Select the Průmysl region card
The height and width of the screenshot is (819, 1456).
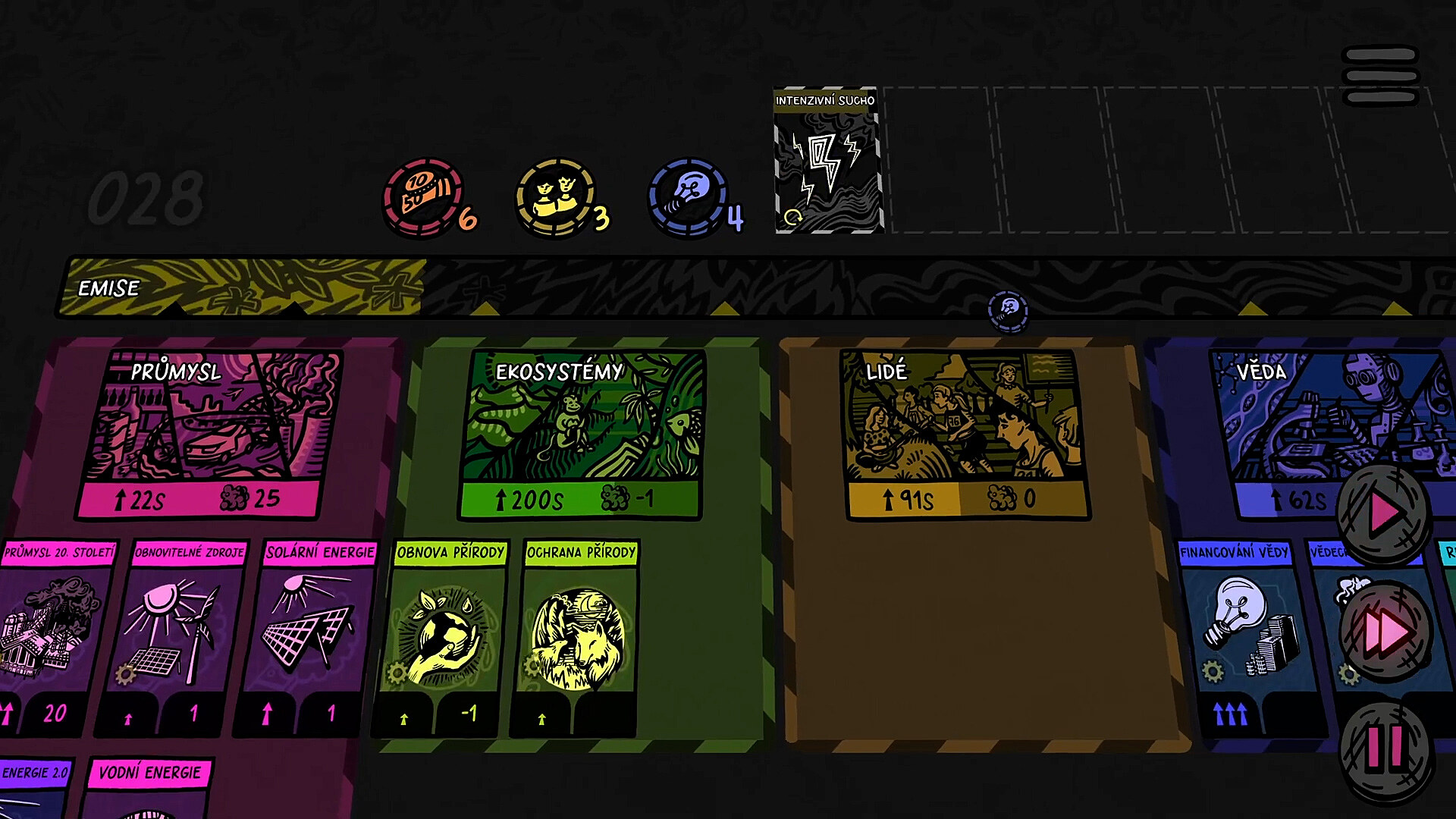coord(209,434)
